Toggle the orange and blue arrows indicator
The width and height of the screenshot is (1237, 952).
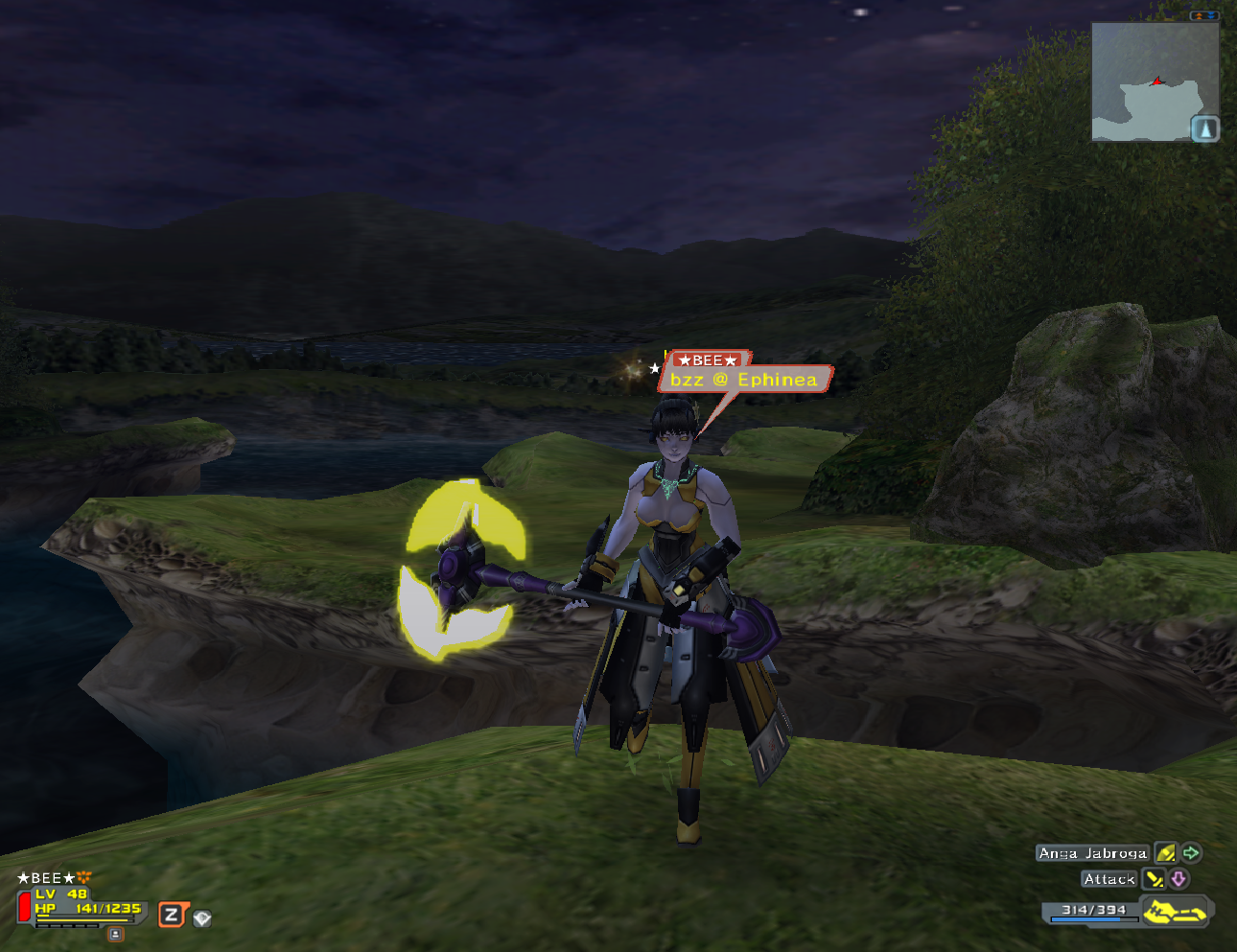click(1204, 15)
